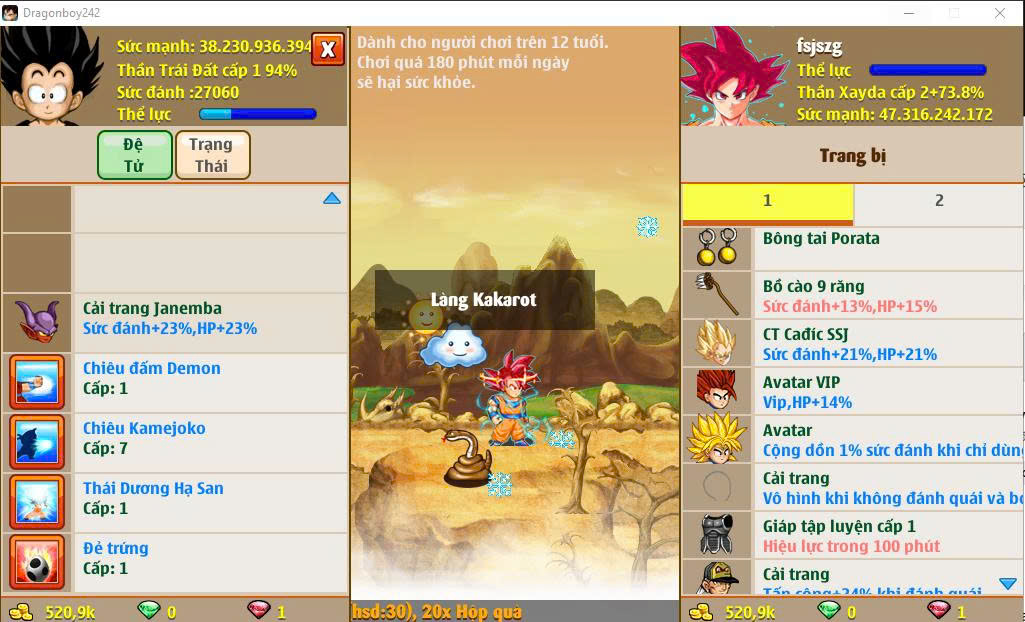This screenshot has width=1025, height=622.
Task: Select the CT Cađíc SSJ costume
Action: 850,343
